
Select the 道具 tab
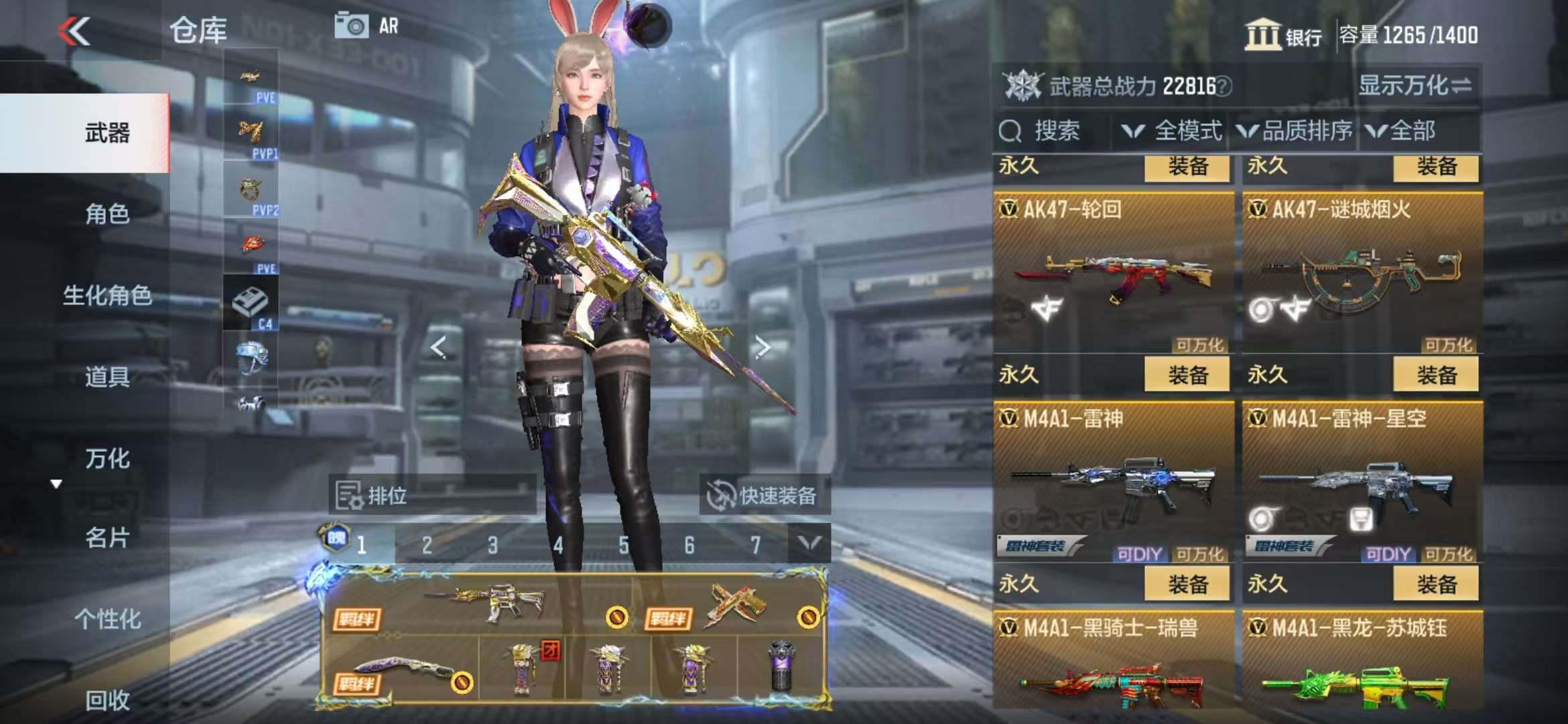pos(107,377)
